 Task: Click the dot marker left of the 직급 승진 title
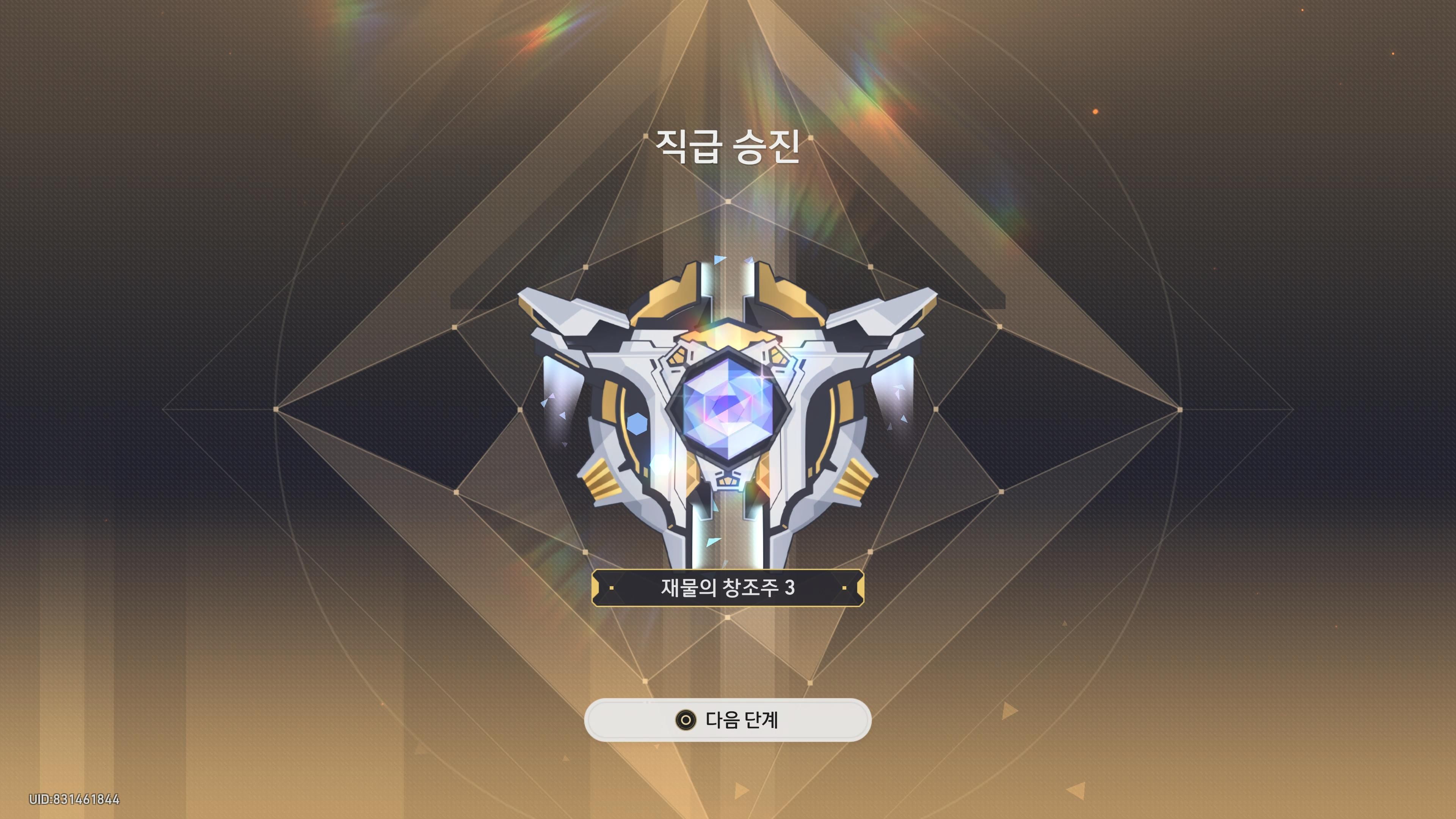click(x=646, y=137)
